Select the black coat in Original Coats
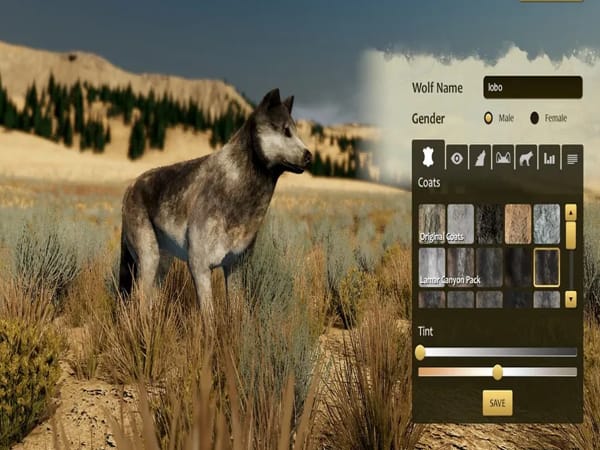This screenshot has width=600, height=450. 489,224
